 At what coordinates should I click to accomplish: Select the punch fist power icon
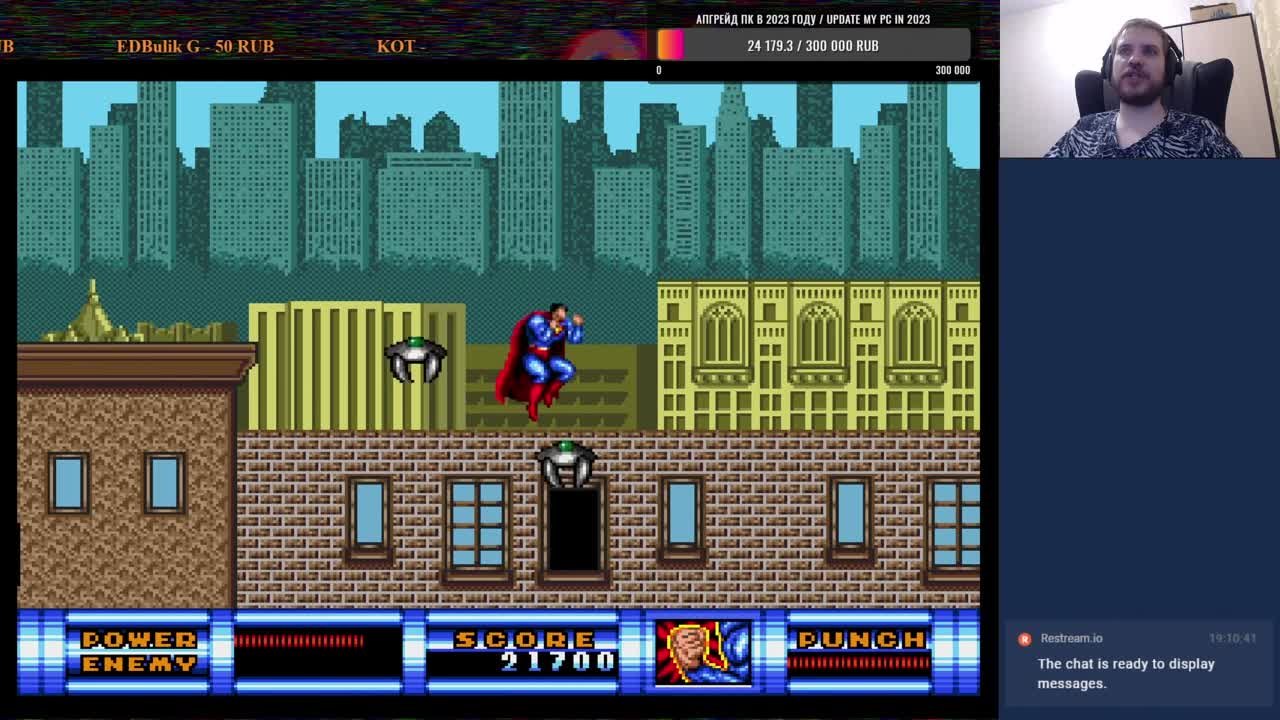(x=703, y=653)
